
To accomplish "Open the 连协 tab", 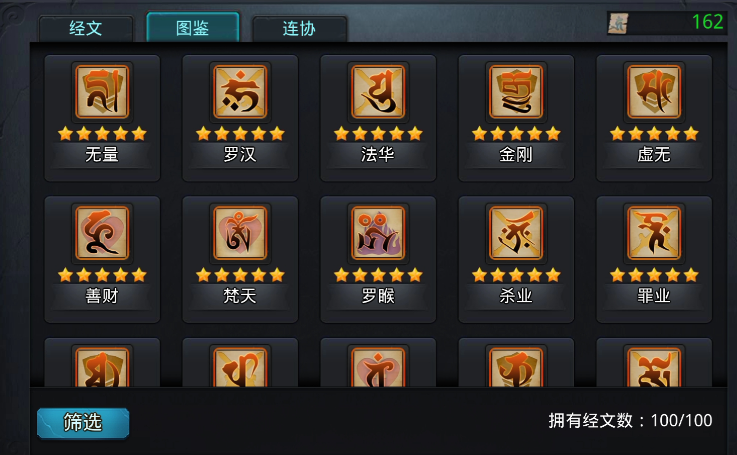I will click(x=299, y=28).
